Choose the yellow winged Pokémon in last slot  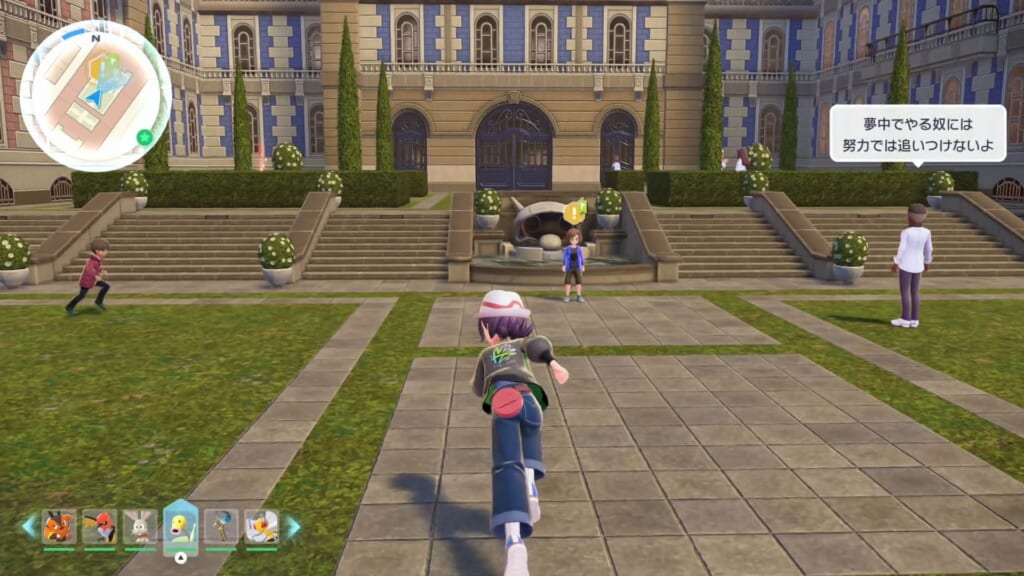(x=262, y=526)
